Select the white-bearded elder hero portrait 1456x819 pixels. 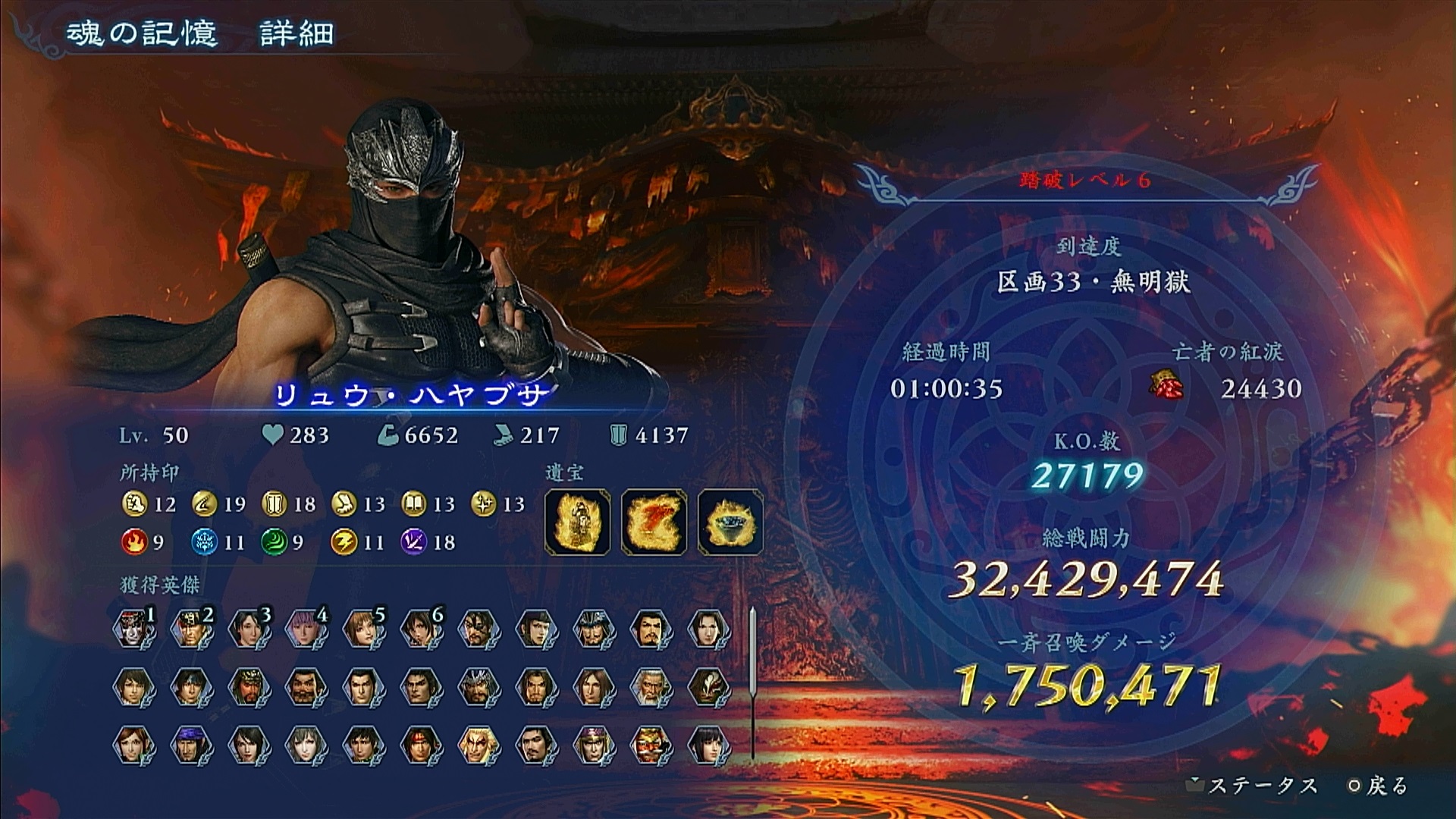pos(651,687)
